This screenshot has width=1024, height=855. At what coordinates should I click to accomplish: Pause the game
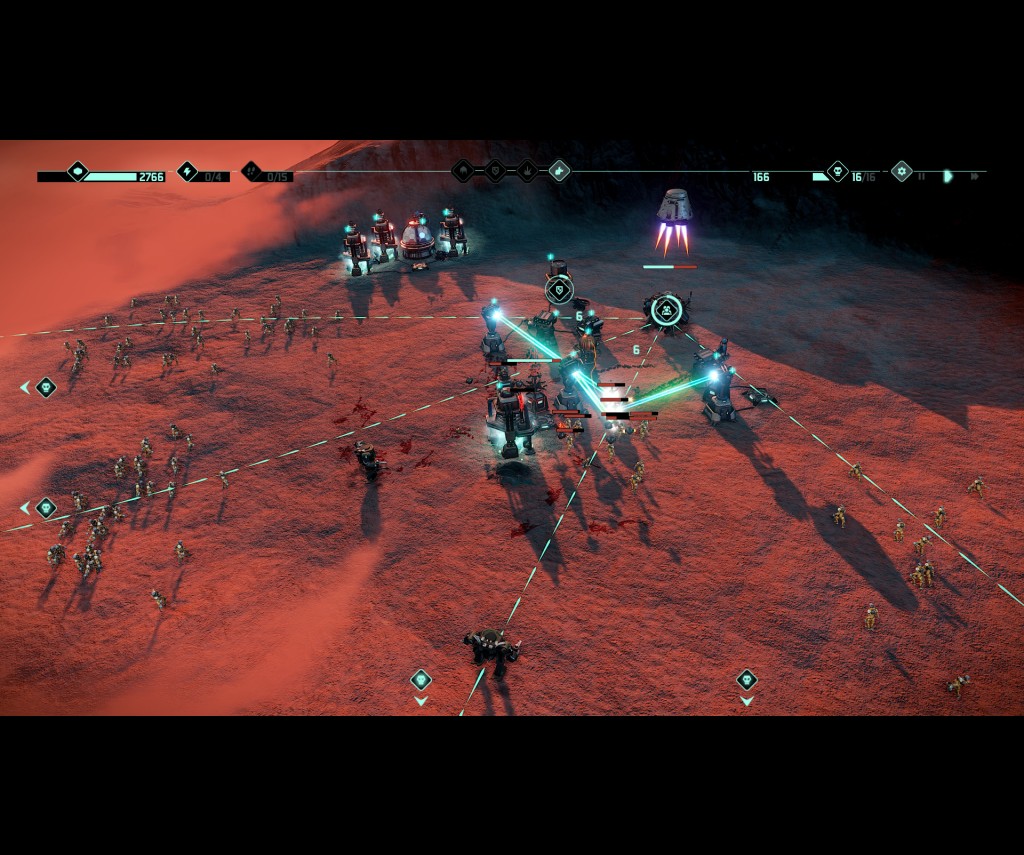click(x=921, y=177)
